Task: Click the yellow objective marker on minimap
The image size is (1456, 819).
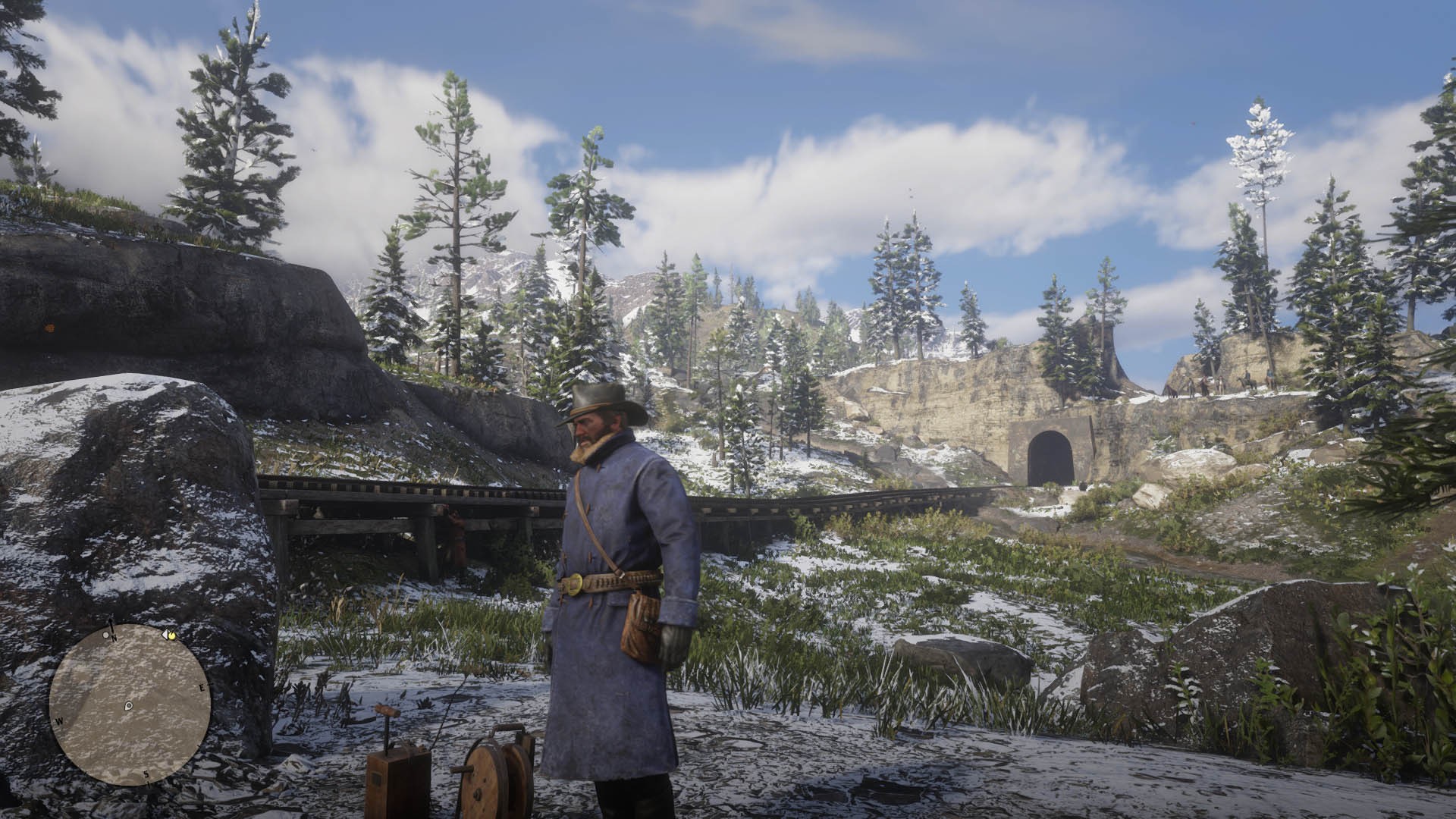Action: [172, 635]
